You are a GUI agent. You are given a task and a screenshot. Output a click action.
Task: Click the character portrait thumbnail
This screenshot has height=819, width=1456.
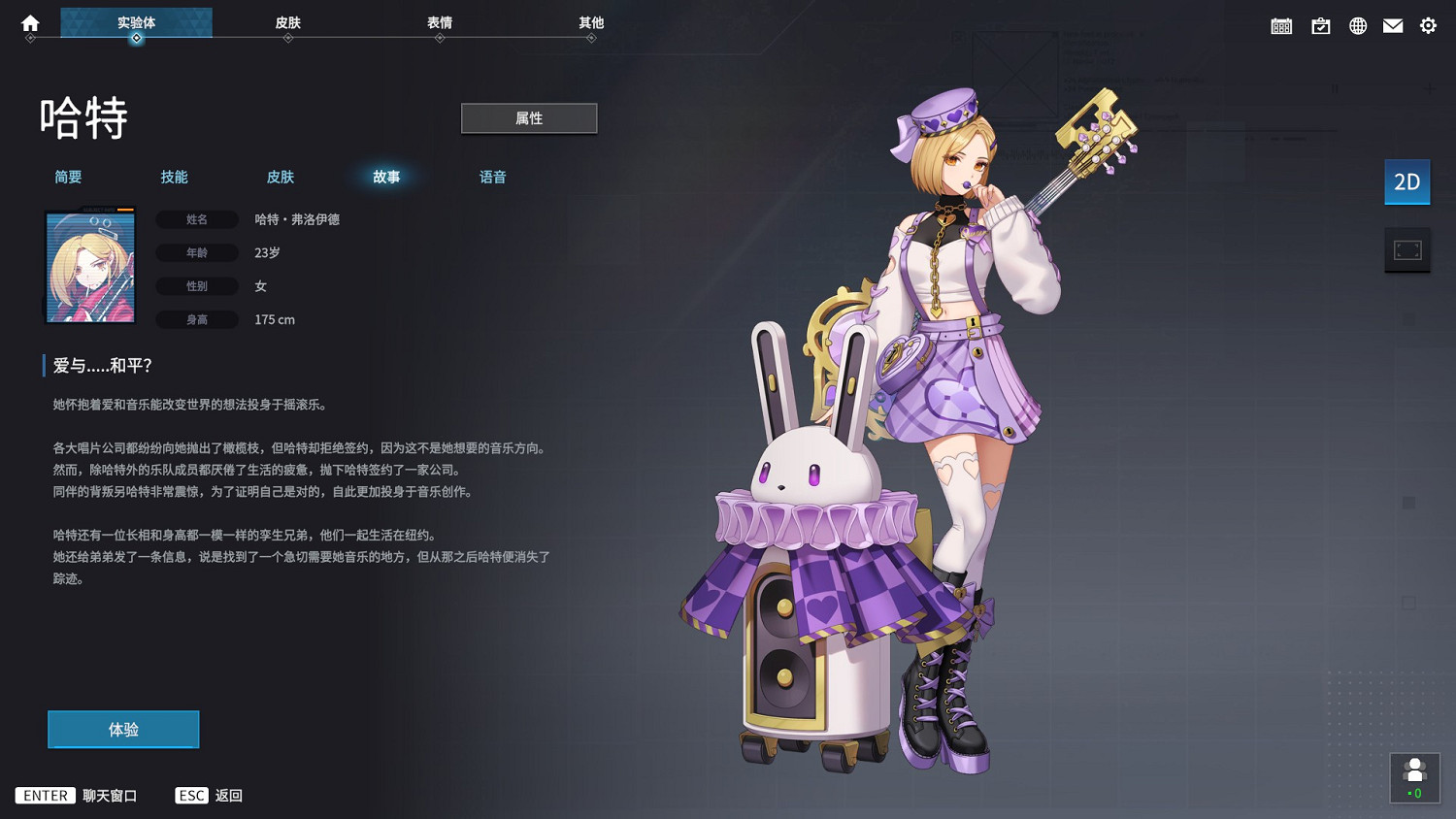click(x=90, y=265)
